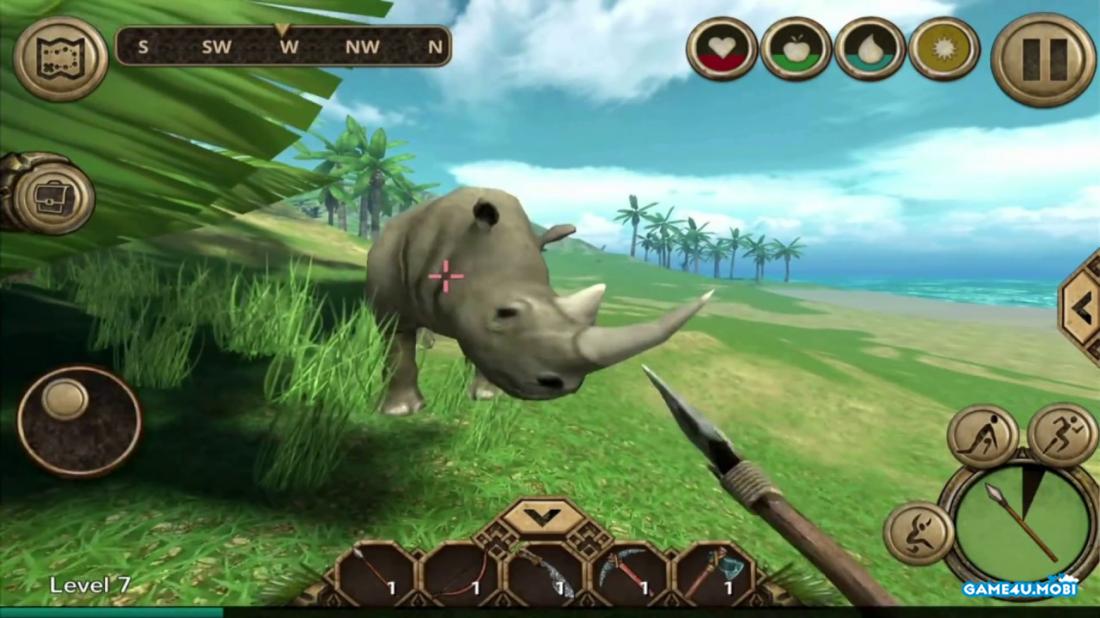Tap the movement joystick knob

point(66,399)
